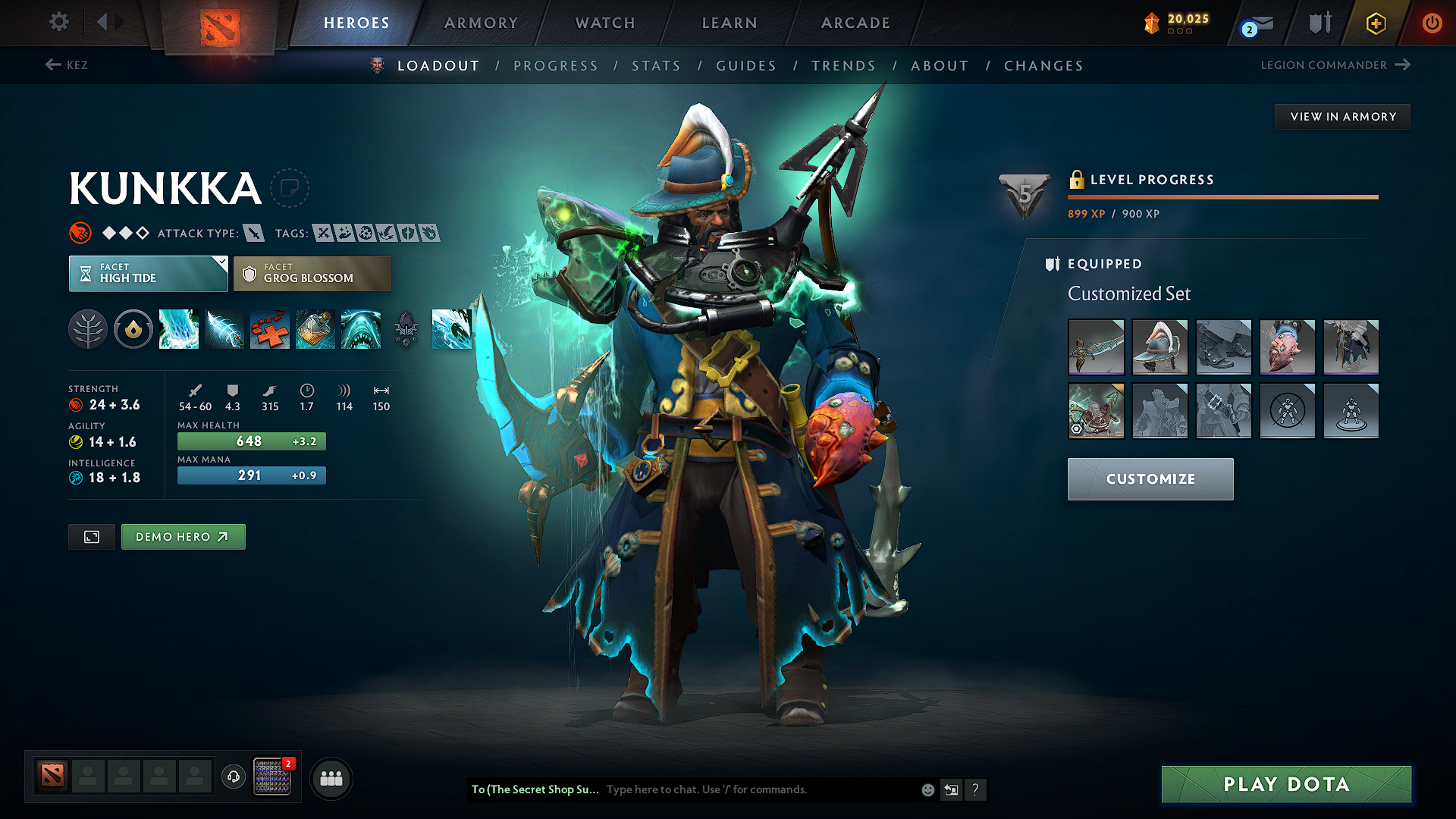This screenshot has width=1456, height=819.
Task: Switch to the Trends subtab
Action: (844, 66)
